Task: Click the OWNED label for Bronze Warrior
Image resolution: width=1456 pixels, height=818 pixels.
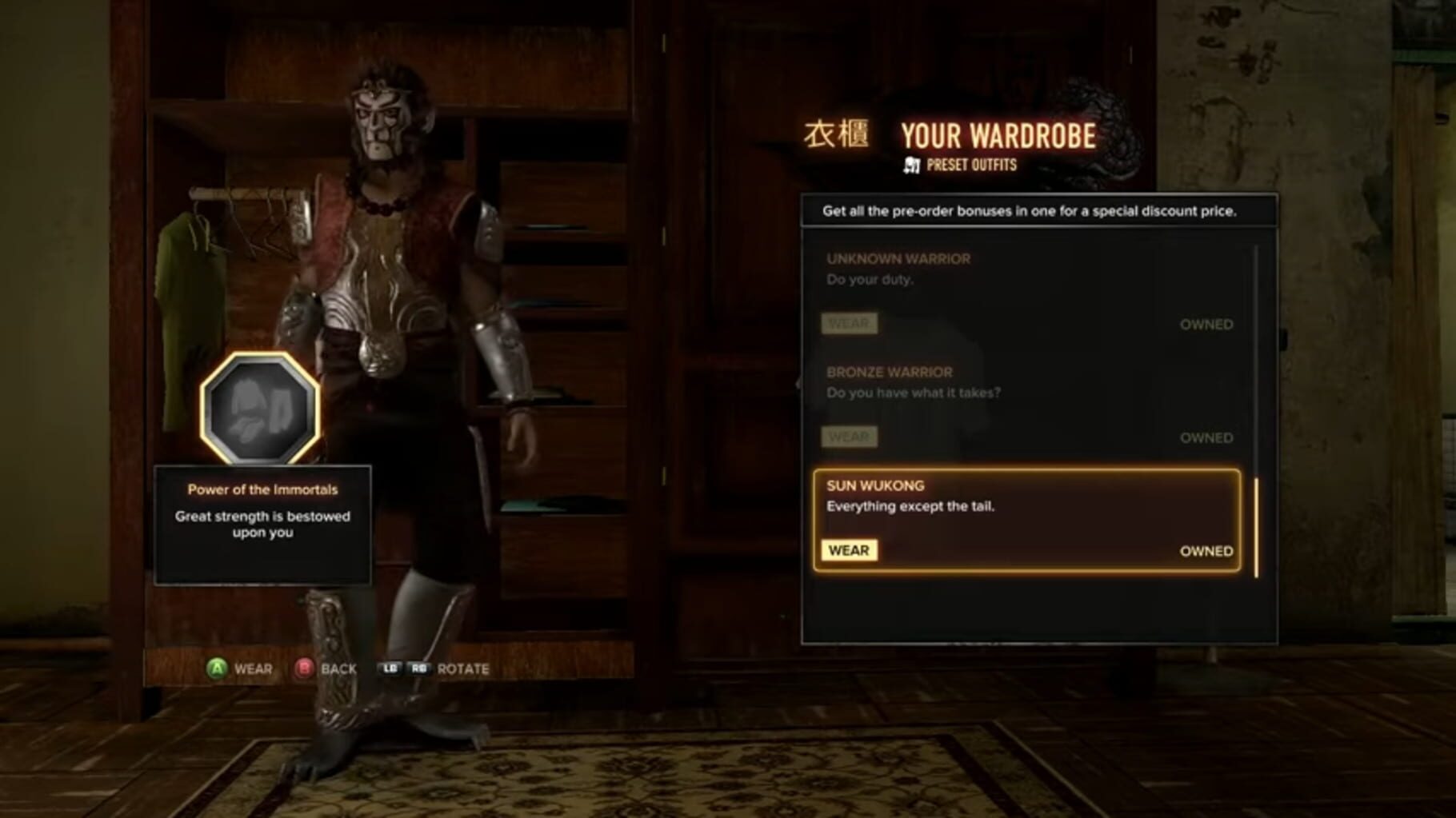Action: tap(1206, 437)
